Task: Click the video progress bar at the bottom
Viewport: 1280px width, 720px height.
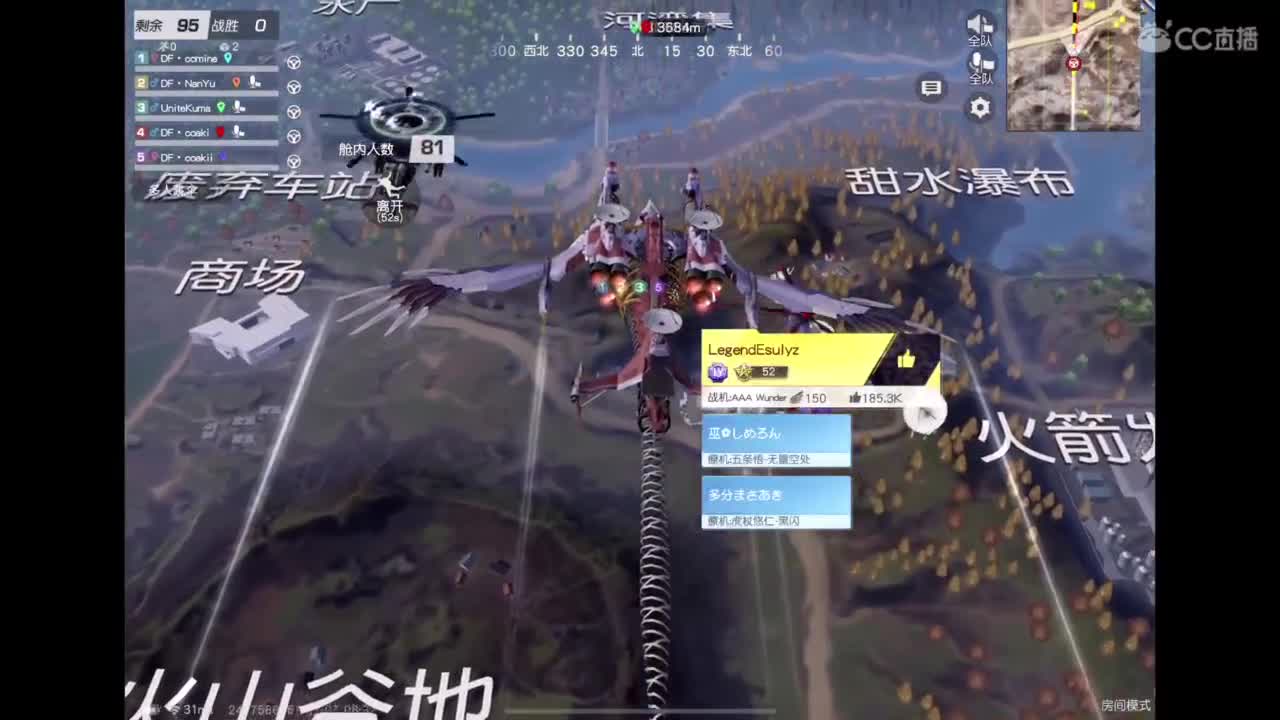Action: (640, 712)
